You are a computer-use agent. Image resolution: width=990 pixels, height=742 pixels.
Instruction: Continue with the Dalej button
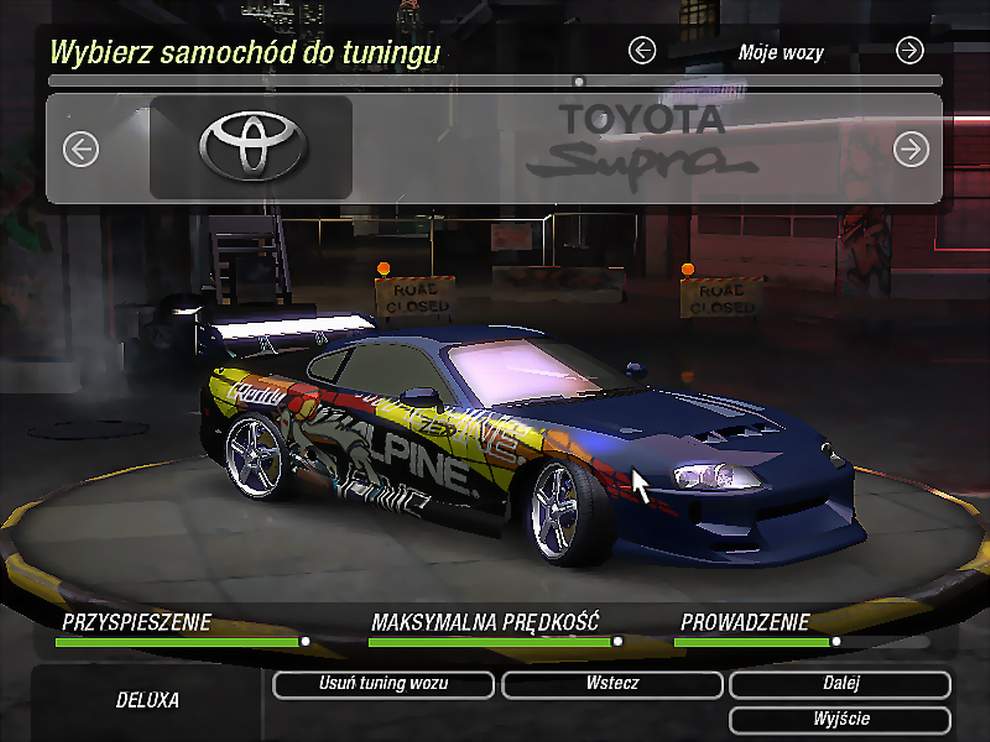coord(840,684)
